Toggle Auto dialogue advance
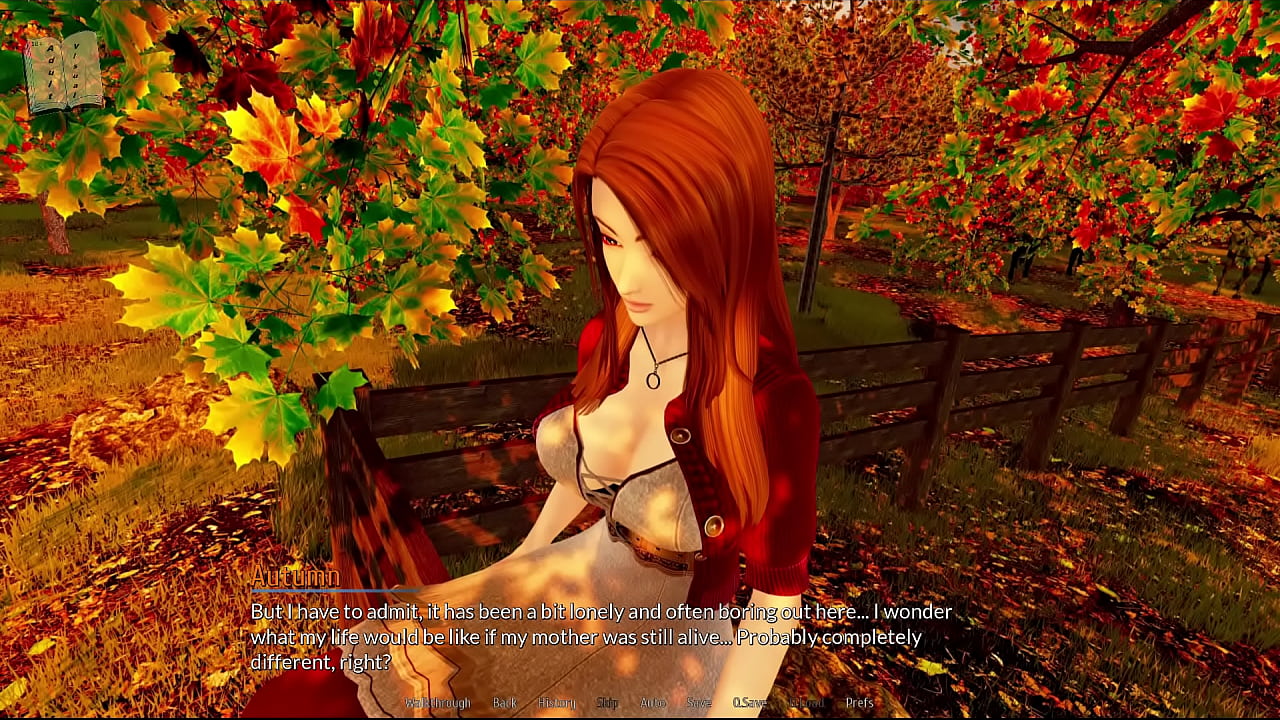This screenshot has width=1280, height=720. click(653, 703)
